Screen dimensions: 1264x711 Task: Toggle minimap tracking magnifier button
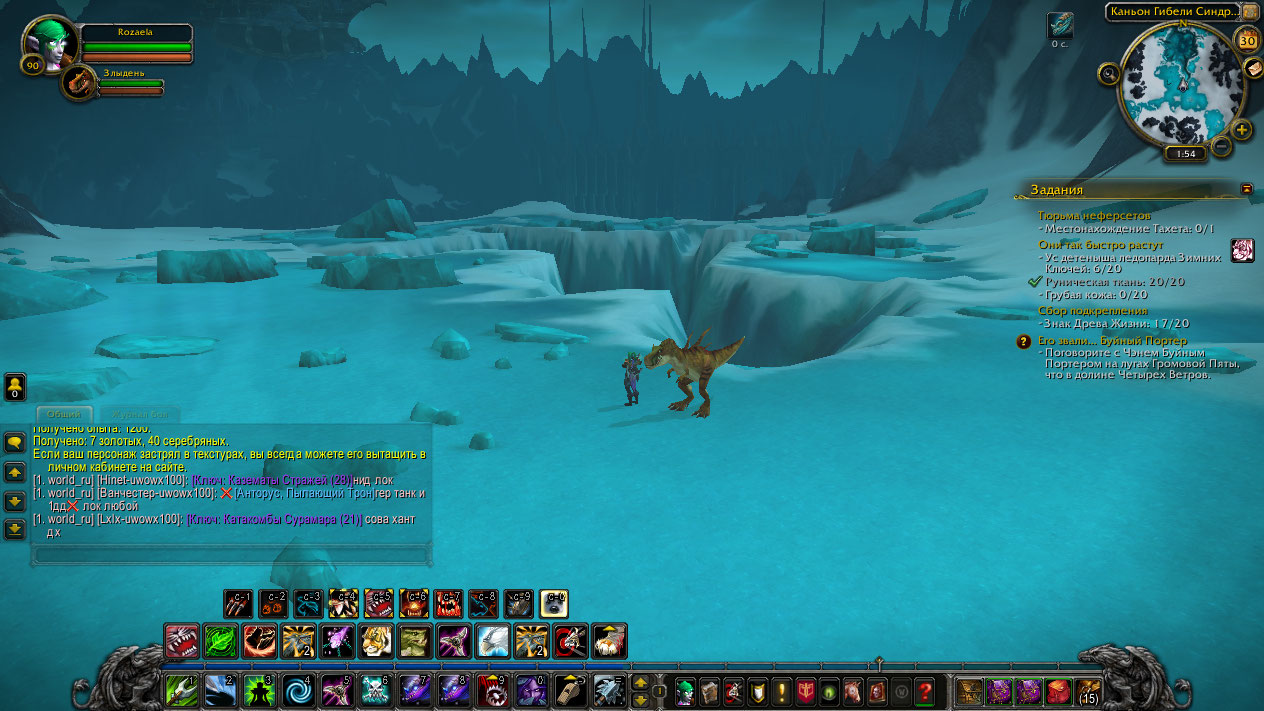[1108, 73]
